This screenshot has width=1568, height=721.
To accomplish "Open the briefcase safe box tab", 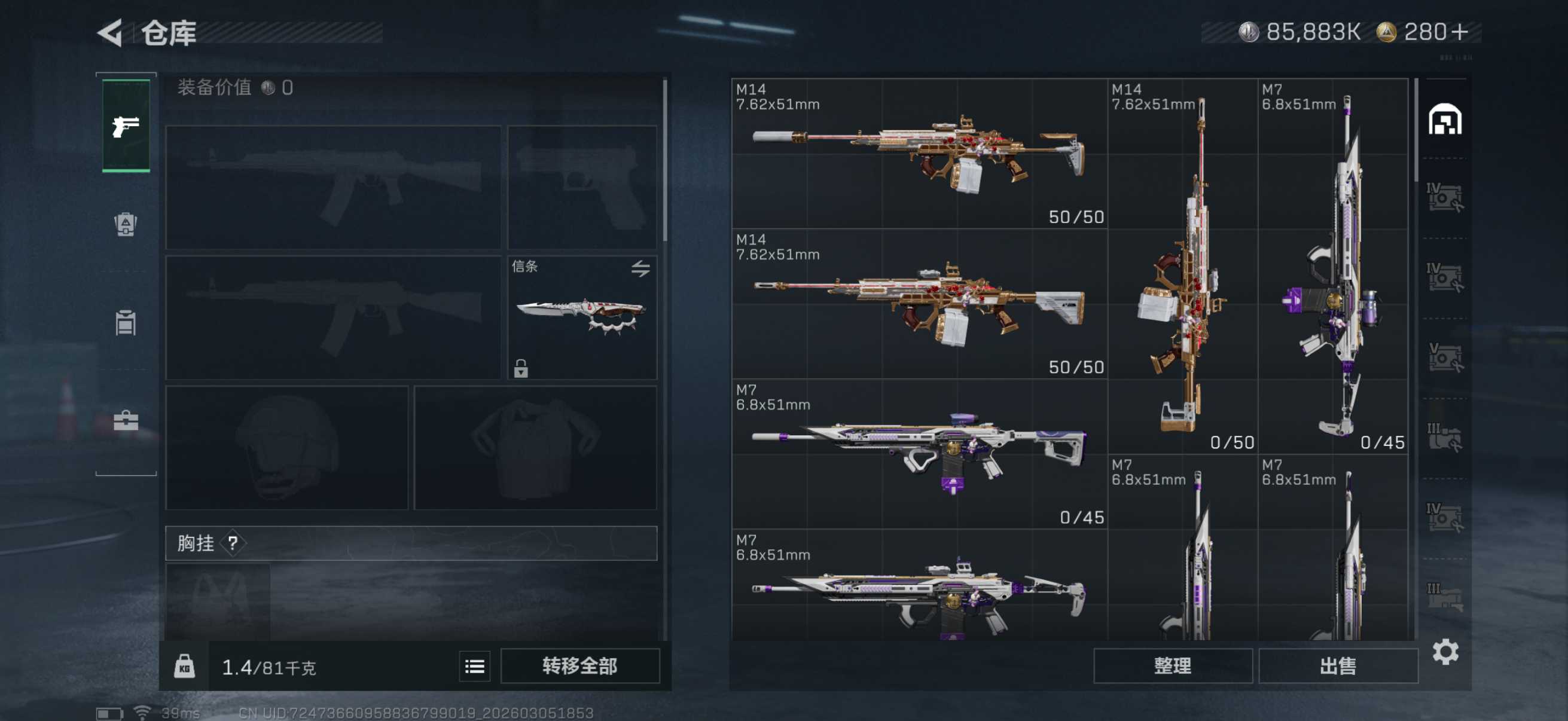I will pyautogui.click(x=126, y=420).
